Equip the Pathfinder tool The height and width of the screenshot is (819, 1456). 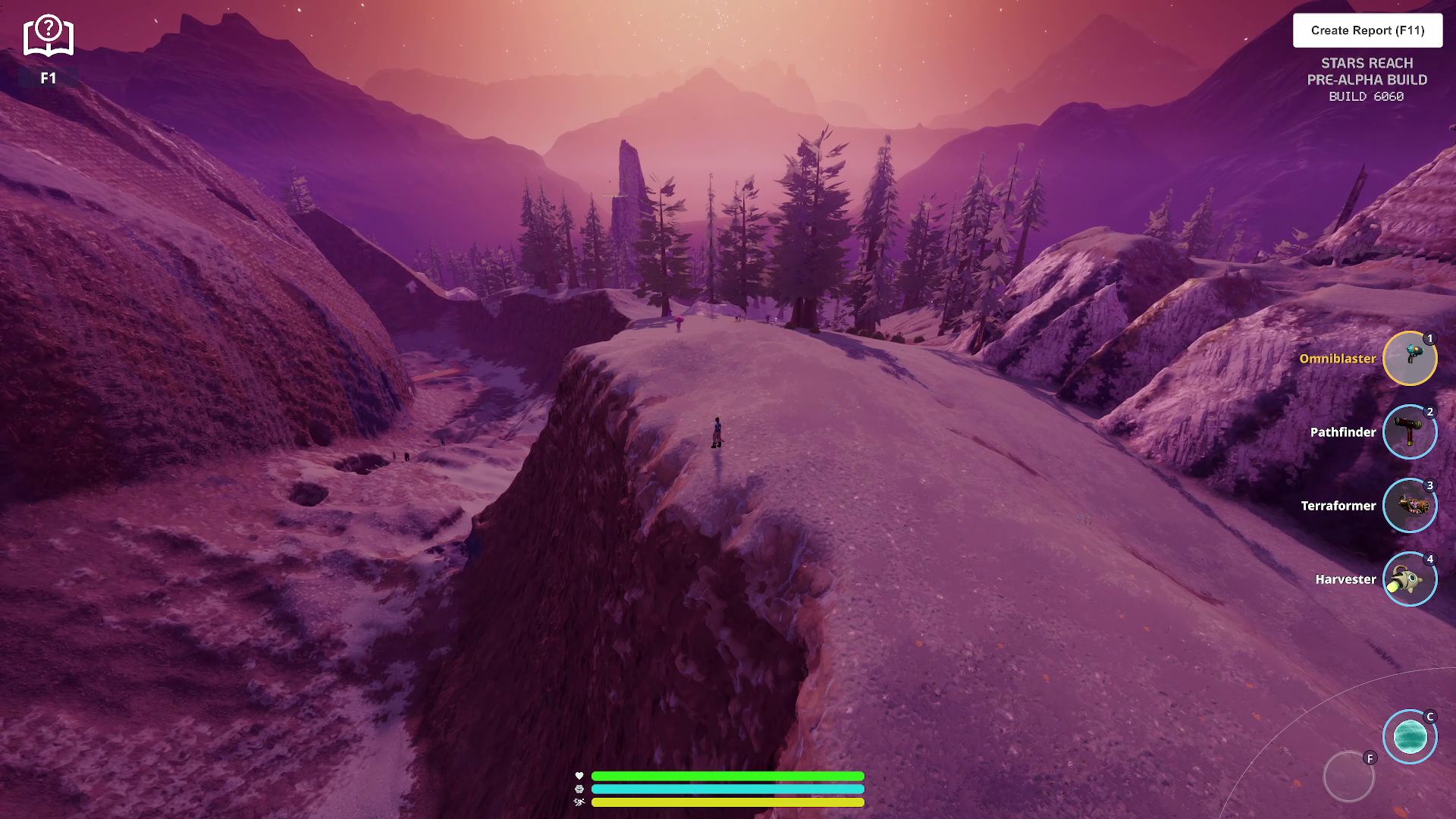[x=1409, y=431]
